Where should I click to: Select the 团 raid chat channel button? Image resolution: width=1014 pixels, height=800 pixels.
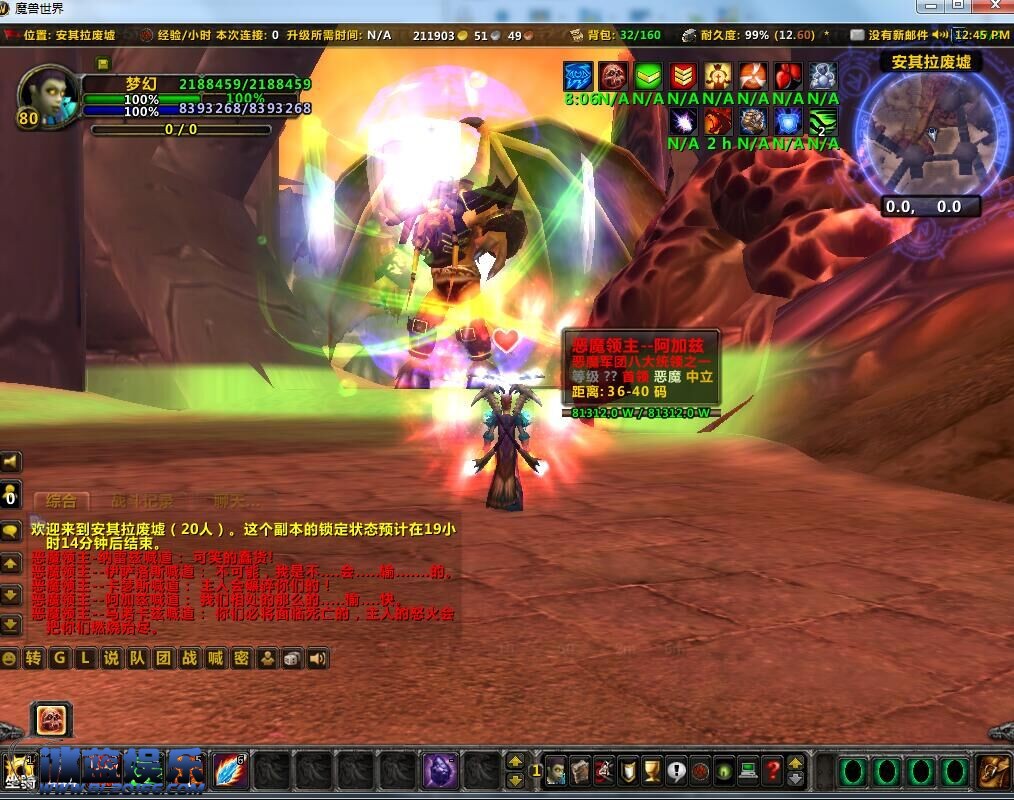(163, 658)
